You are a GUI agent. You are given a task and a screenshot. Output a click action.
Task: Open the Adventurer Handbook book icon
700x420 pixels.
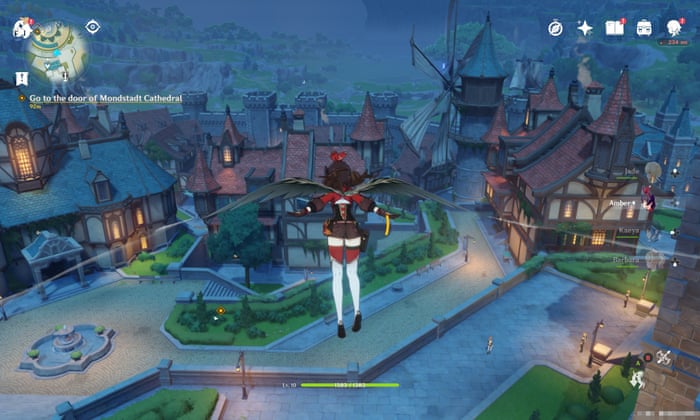(x=614, y=28)
